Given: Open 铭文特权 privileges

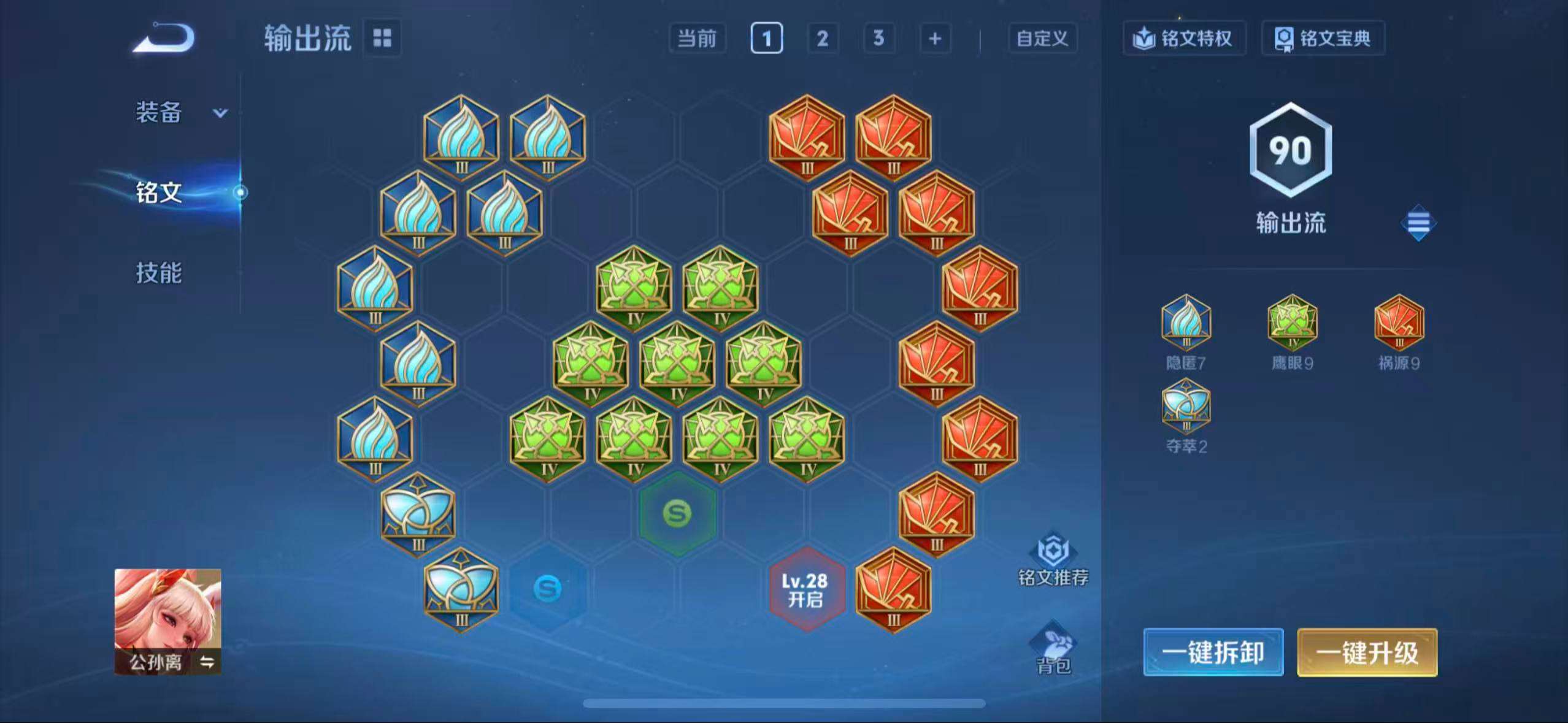Looking at the screenshot, I should 1184,38.
